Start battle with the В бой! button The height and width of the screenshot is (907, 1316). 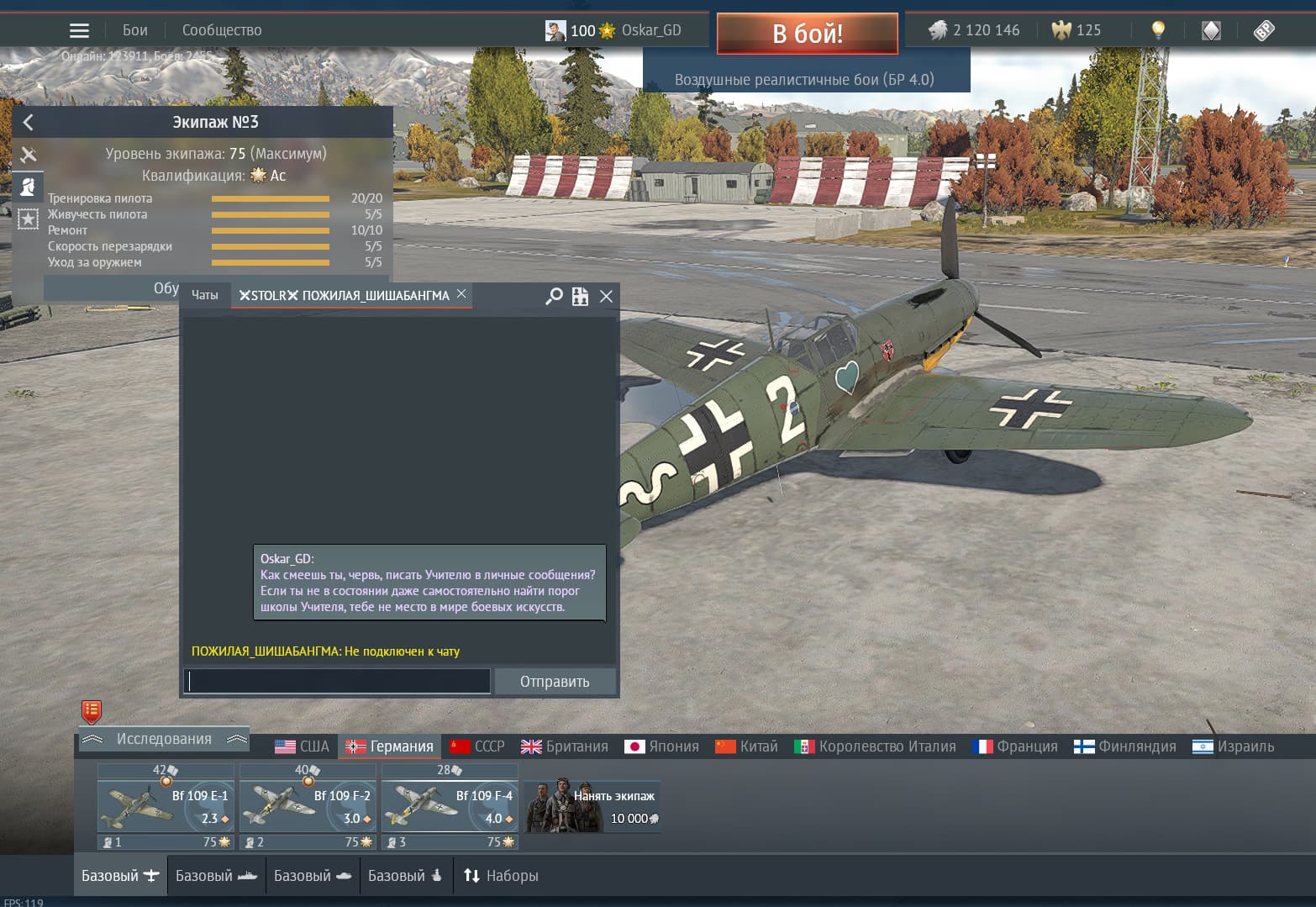point(807,34)
